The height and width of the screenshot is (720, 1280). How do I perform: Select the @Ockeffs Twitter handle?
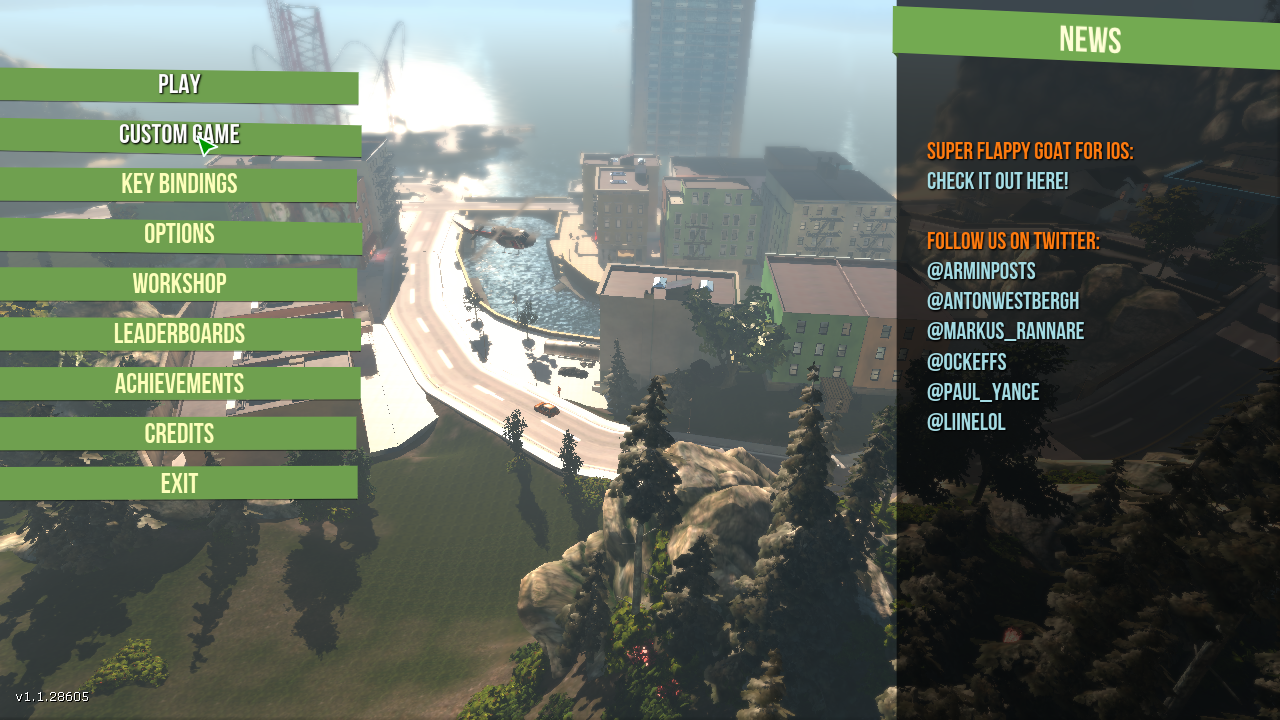(x=966, y=362)
